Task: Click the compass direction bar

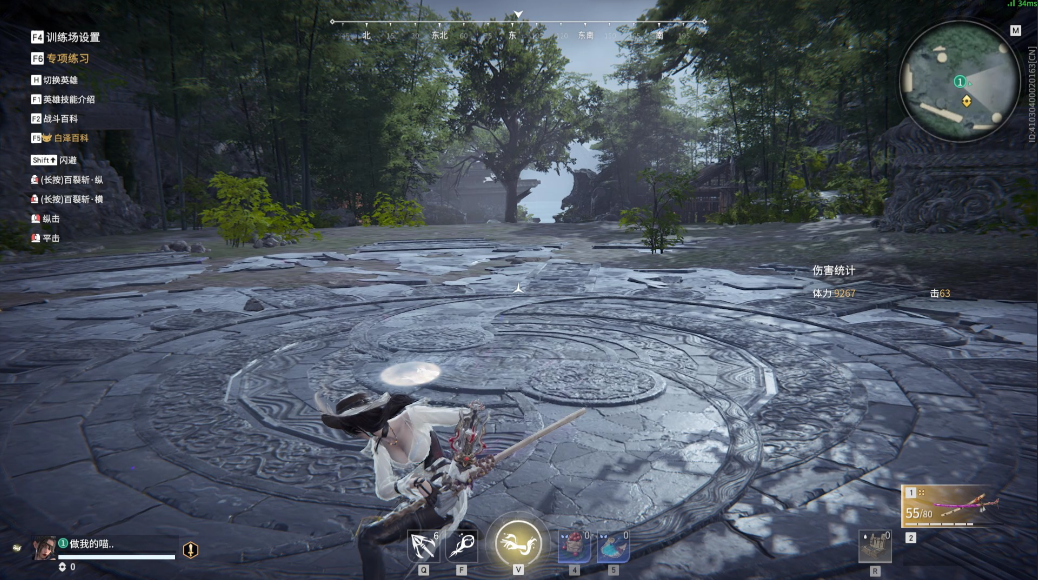Action: [518, 22]
